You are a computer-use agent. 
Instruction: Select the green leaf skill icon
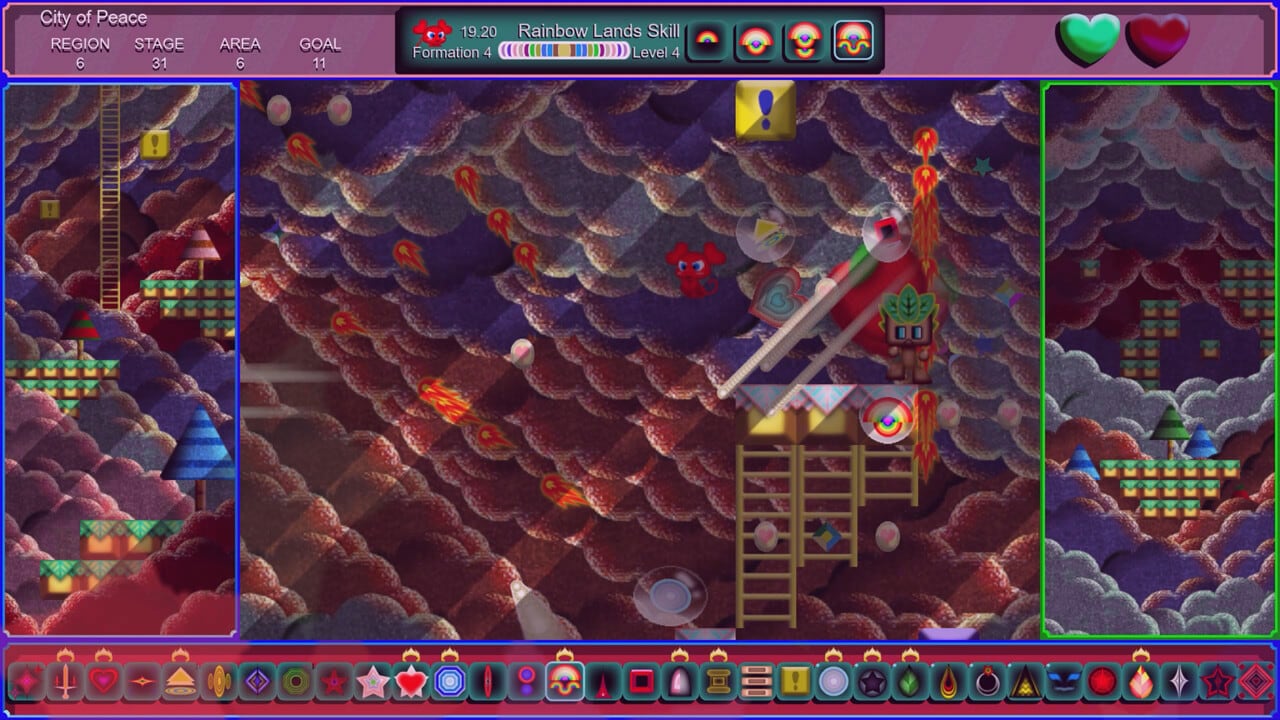[x=910, y=682]
